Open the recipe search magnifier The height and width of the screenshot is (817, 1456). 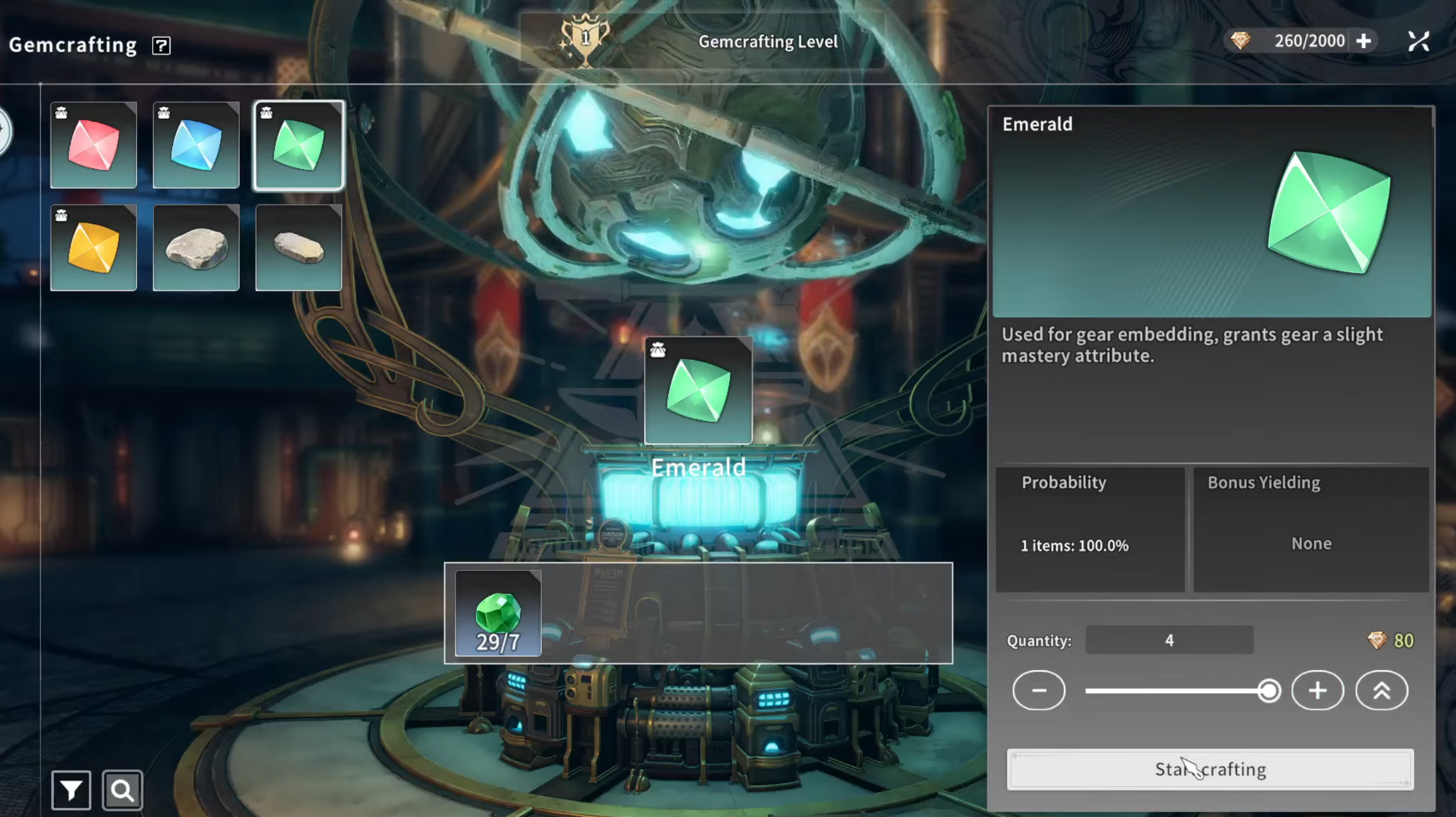123,790
